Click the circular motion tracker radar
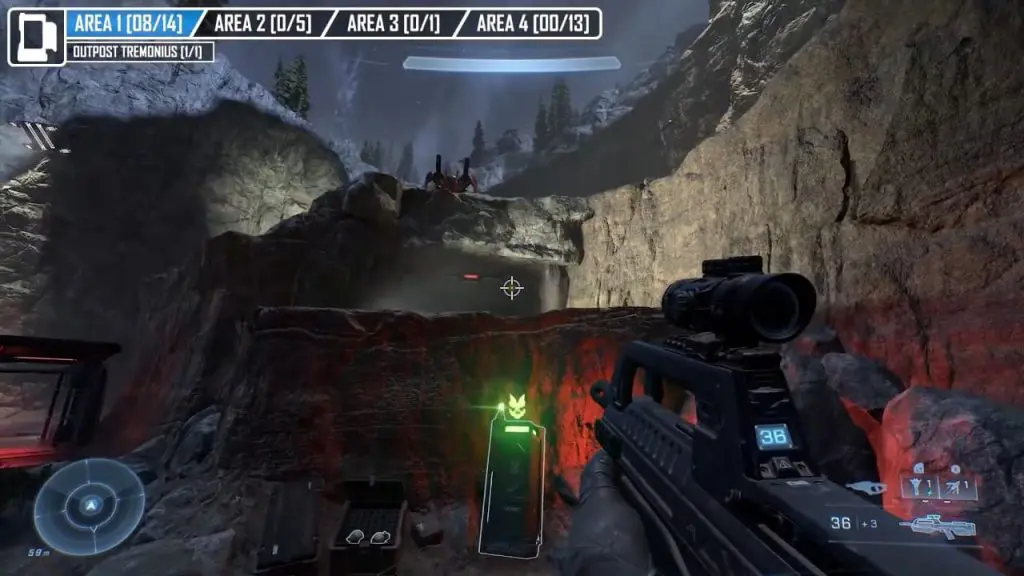1024x576 pixels. 89,506
